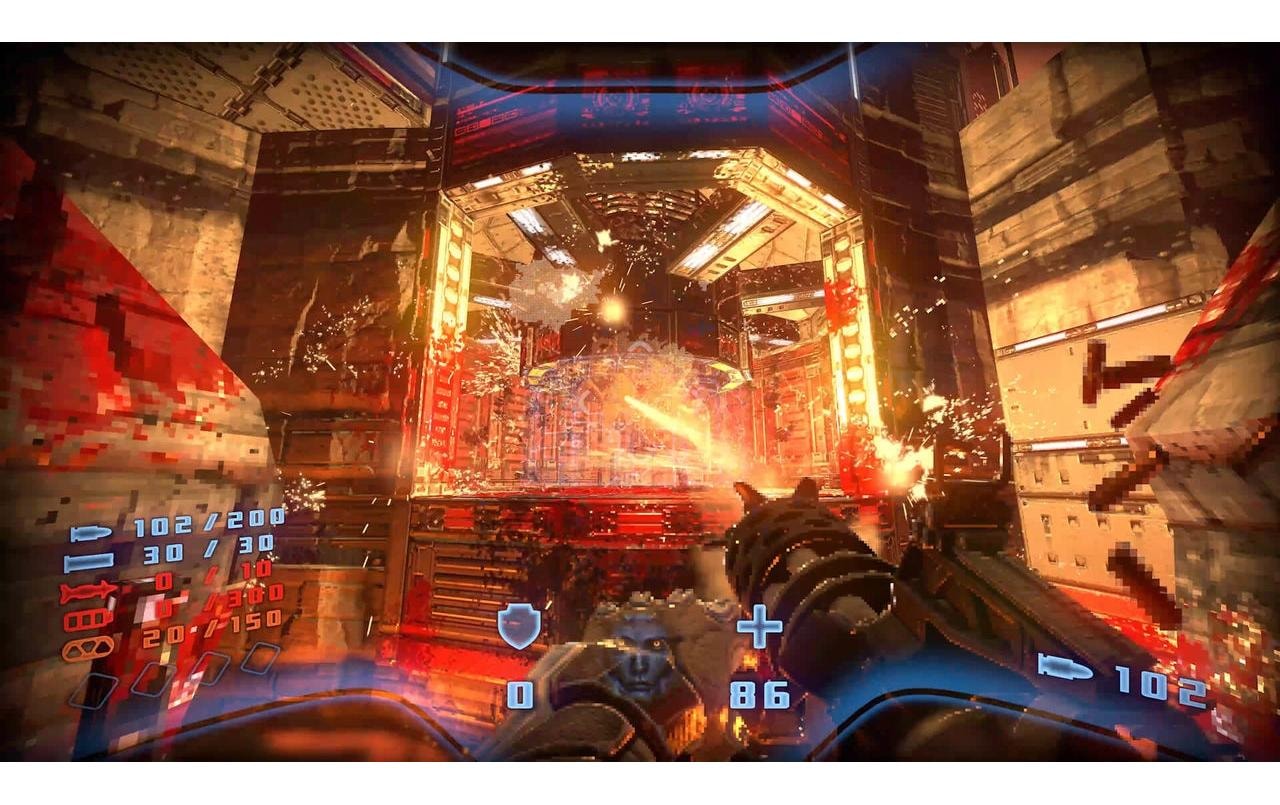Expand the second empty keycard slot

pyautogui.click(x=149, y=680)
